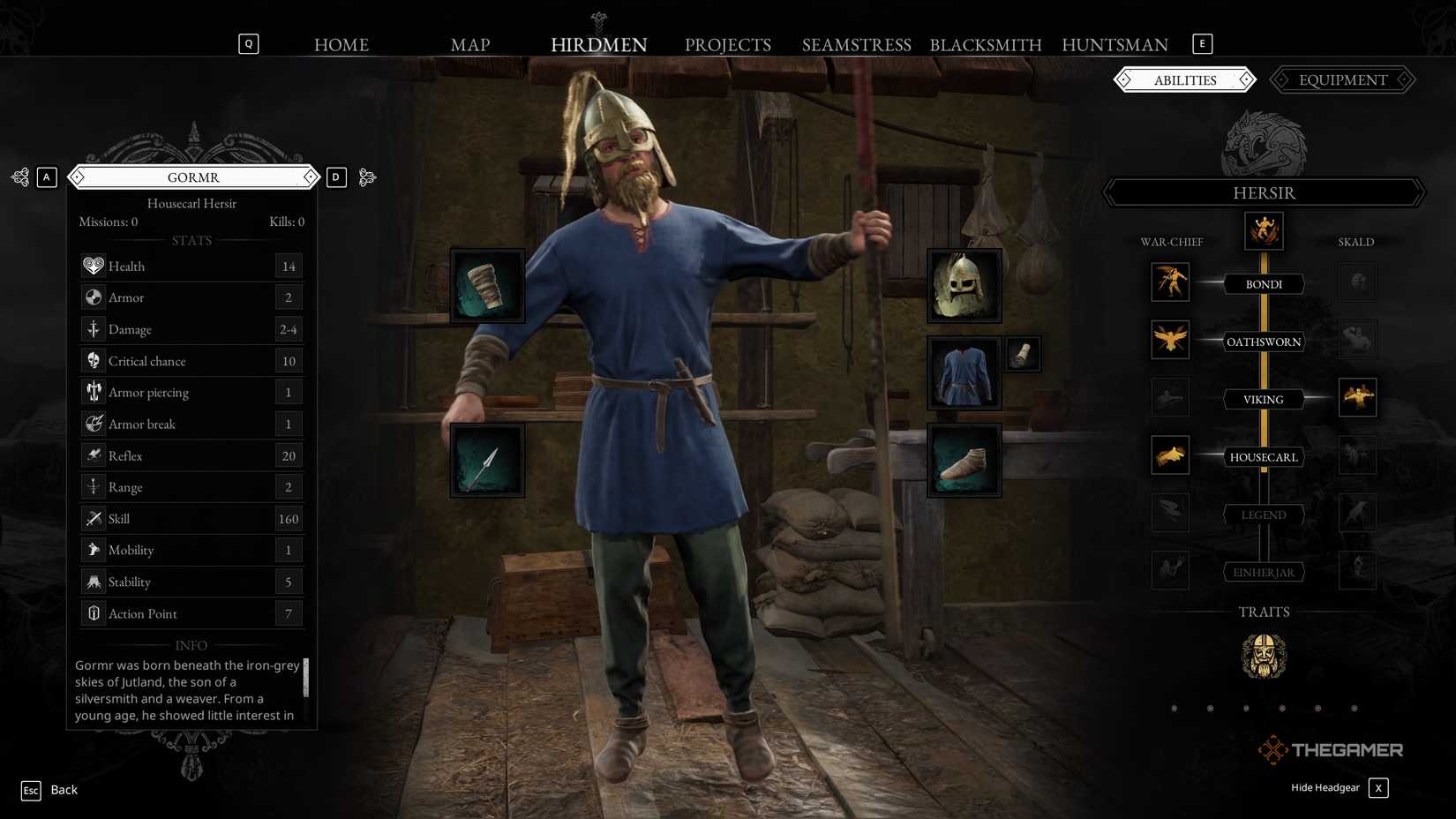The height and width of the screenshot is (819, 1456).
Task: Open the equipped helmet item slot
Action: [x=964, y=284]
